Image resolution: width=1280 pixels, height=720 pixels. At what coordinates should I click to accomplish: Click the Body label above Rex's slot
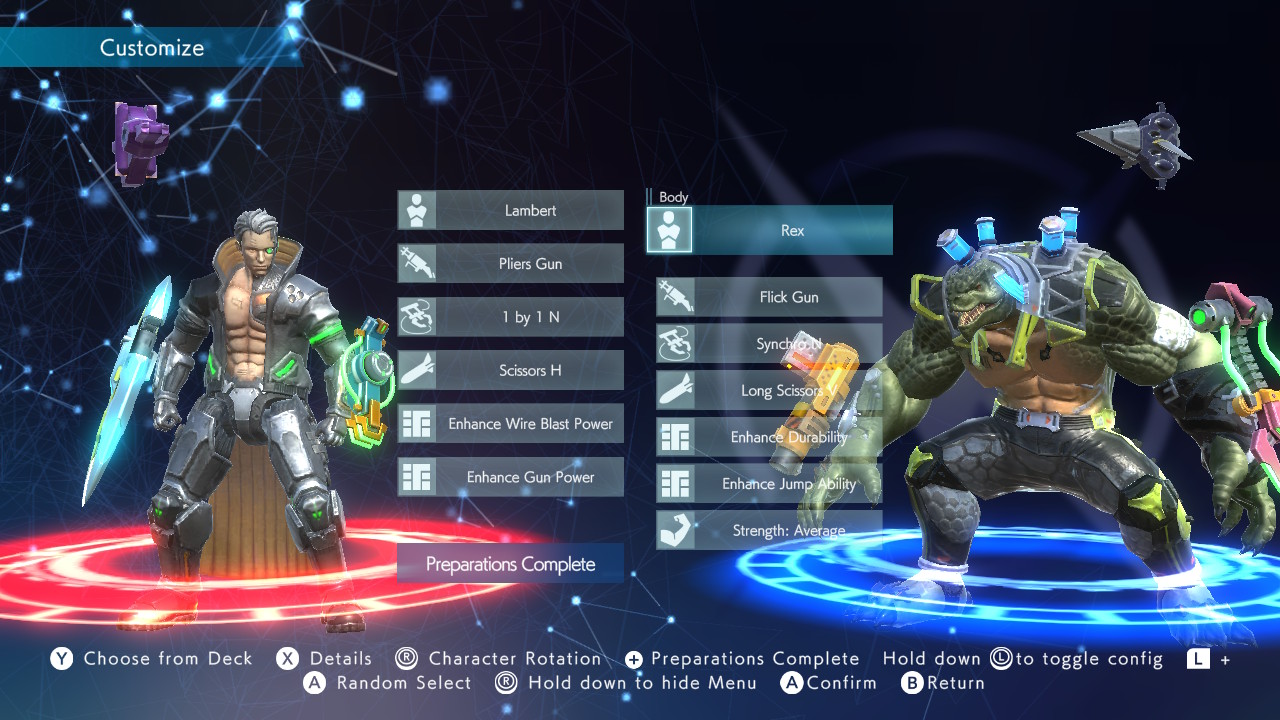coord(673,197)
